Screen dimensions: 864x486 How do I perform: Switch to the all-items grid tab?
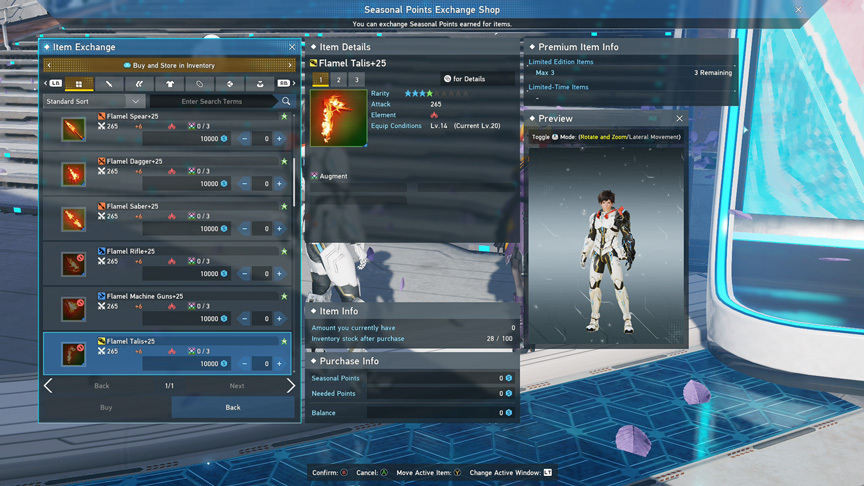[79, 84]
